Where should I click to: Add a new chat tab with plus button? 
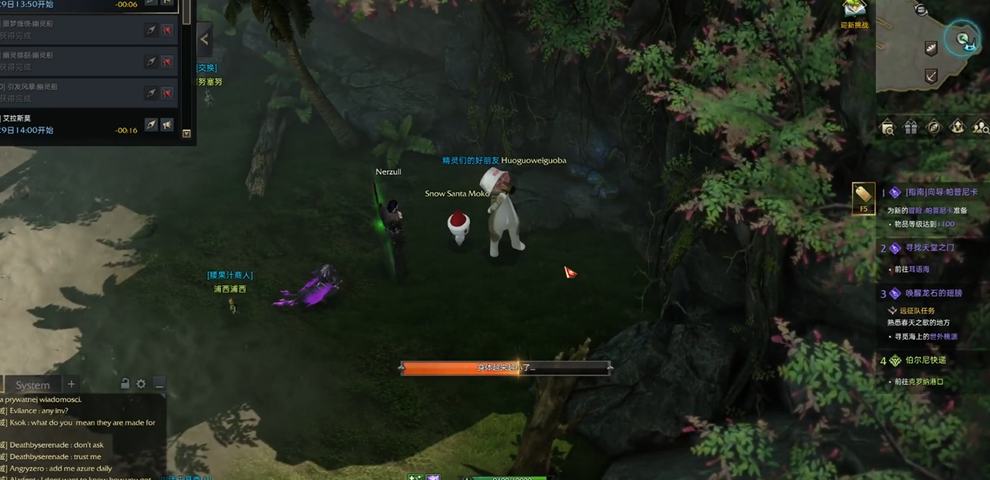(71, 384)
